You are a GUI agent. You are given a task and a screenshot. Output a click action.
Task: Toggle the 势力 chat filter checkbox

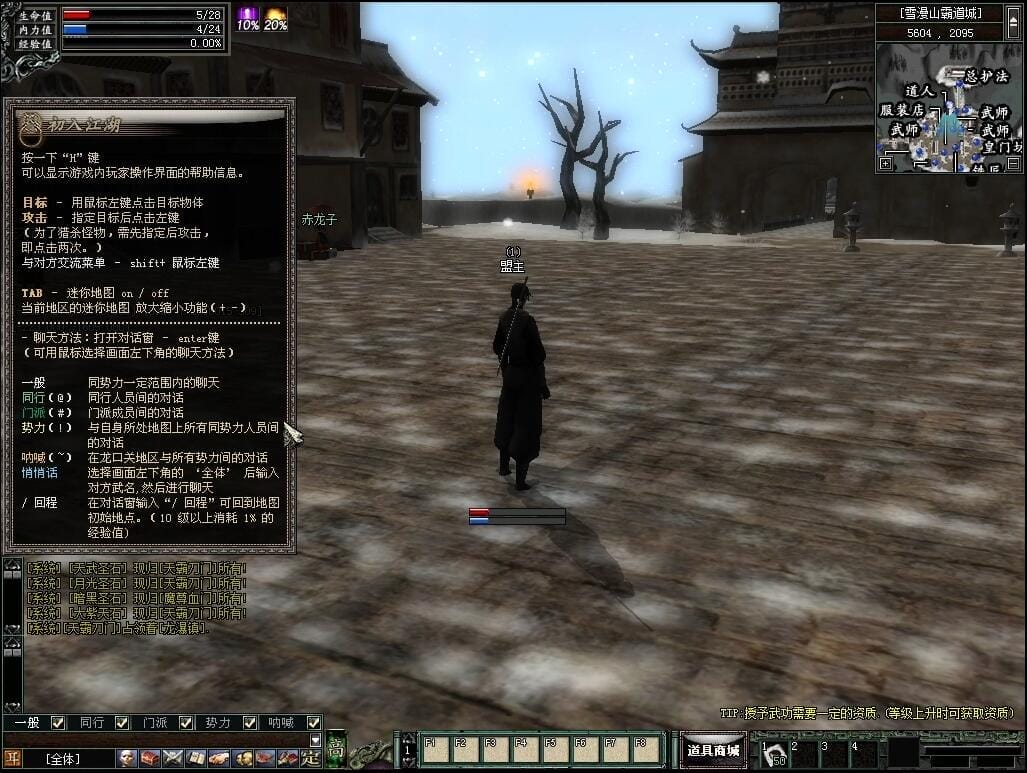tap(250, 722)
